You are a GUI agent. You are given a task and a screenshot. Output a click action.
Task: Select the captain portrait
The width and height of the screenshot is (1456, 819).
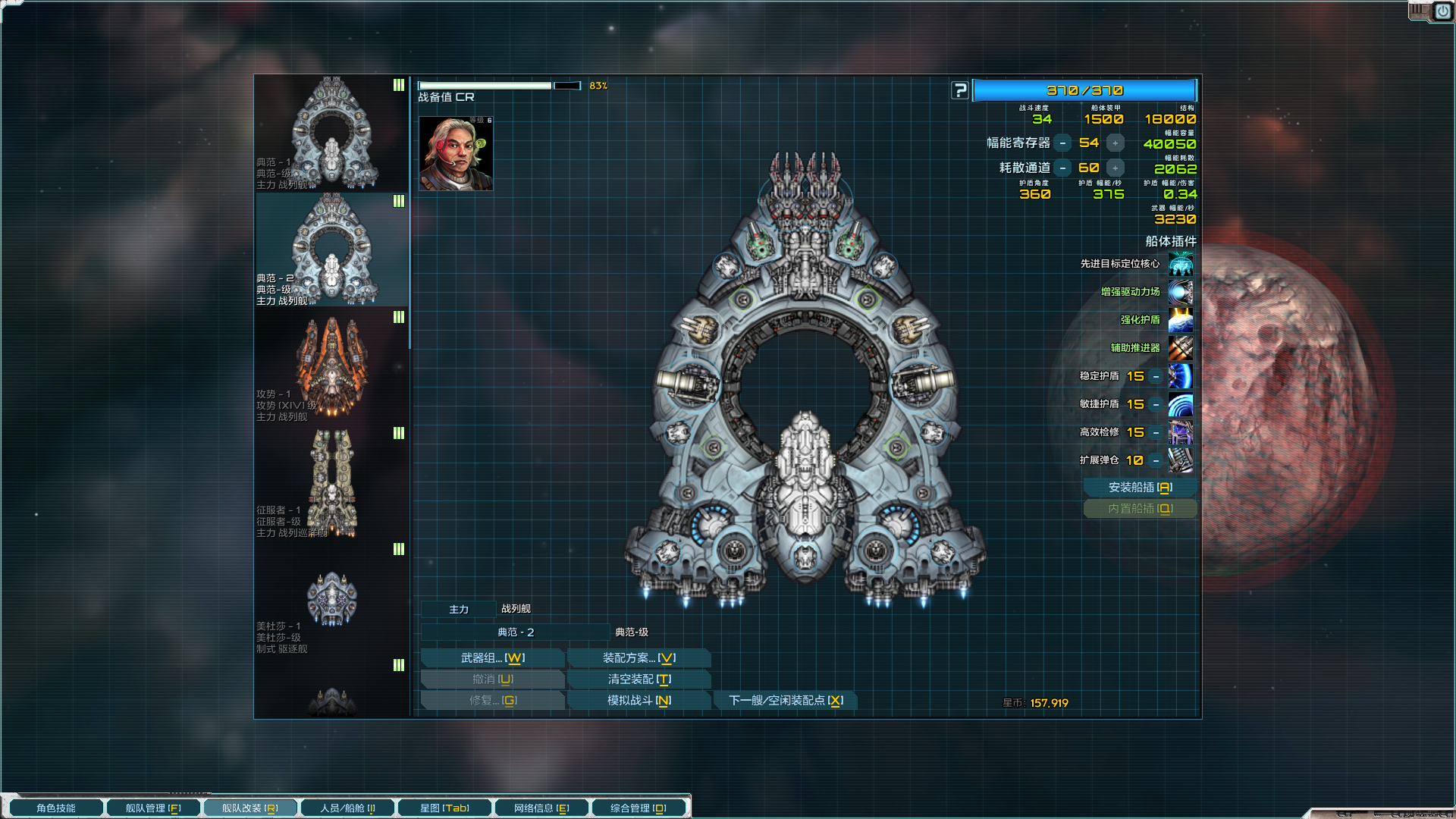click(456, 154)
